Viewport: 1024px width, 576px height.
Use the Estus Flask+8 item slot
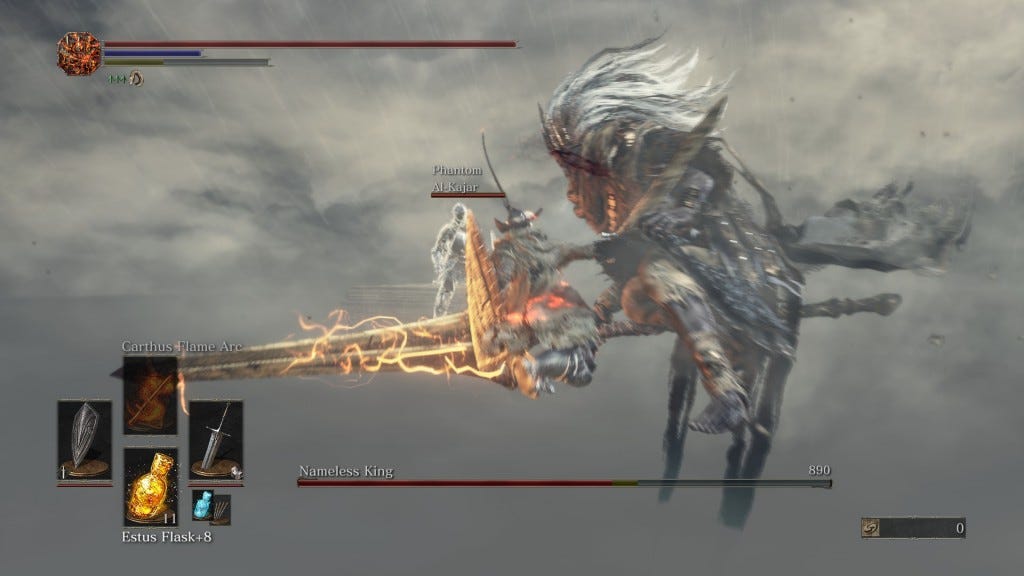150,487
